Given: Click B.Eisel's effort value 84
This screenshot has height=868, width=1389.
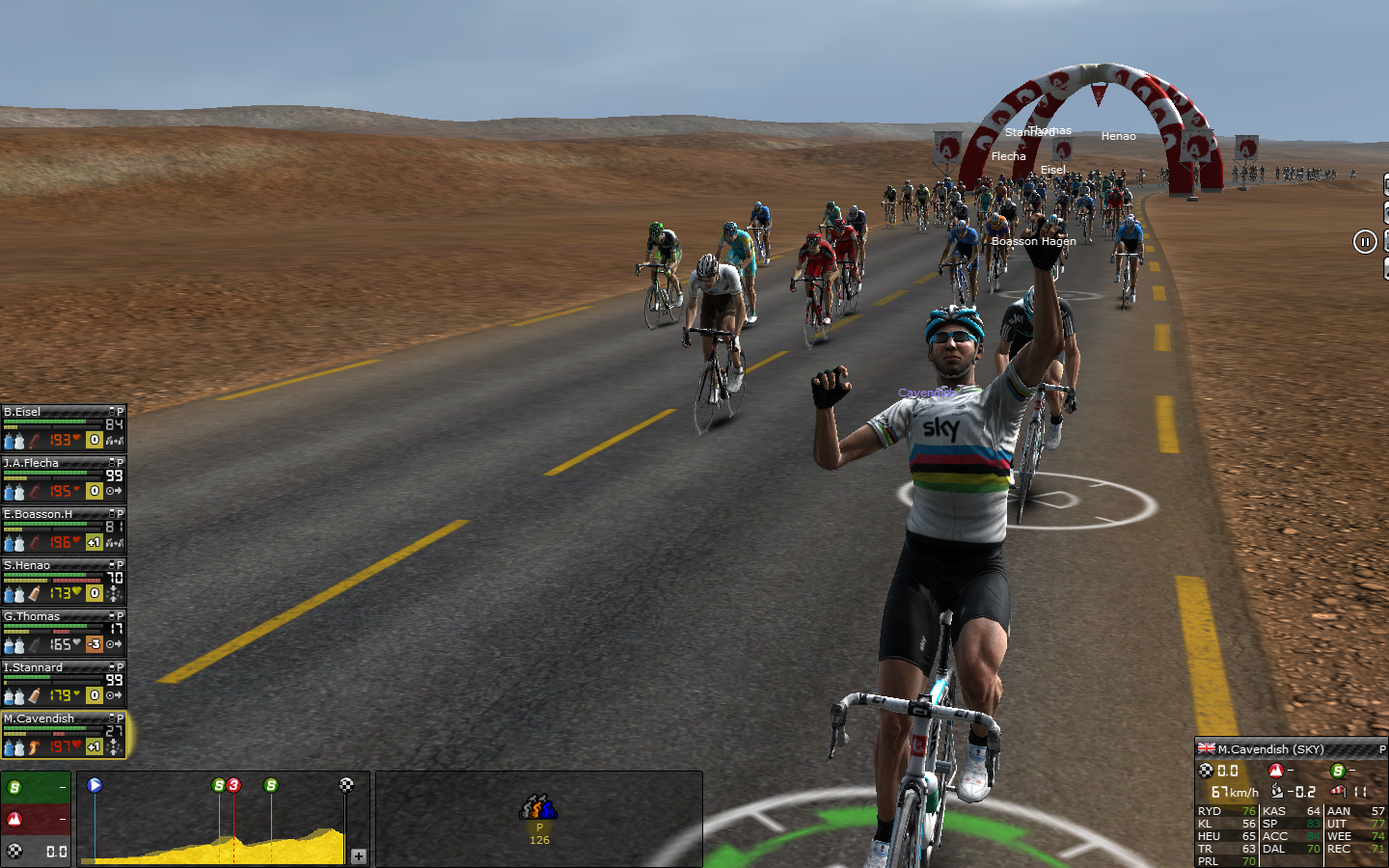Looking at the screenshot, I should [x=114, y=425].
